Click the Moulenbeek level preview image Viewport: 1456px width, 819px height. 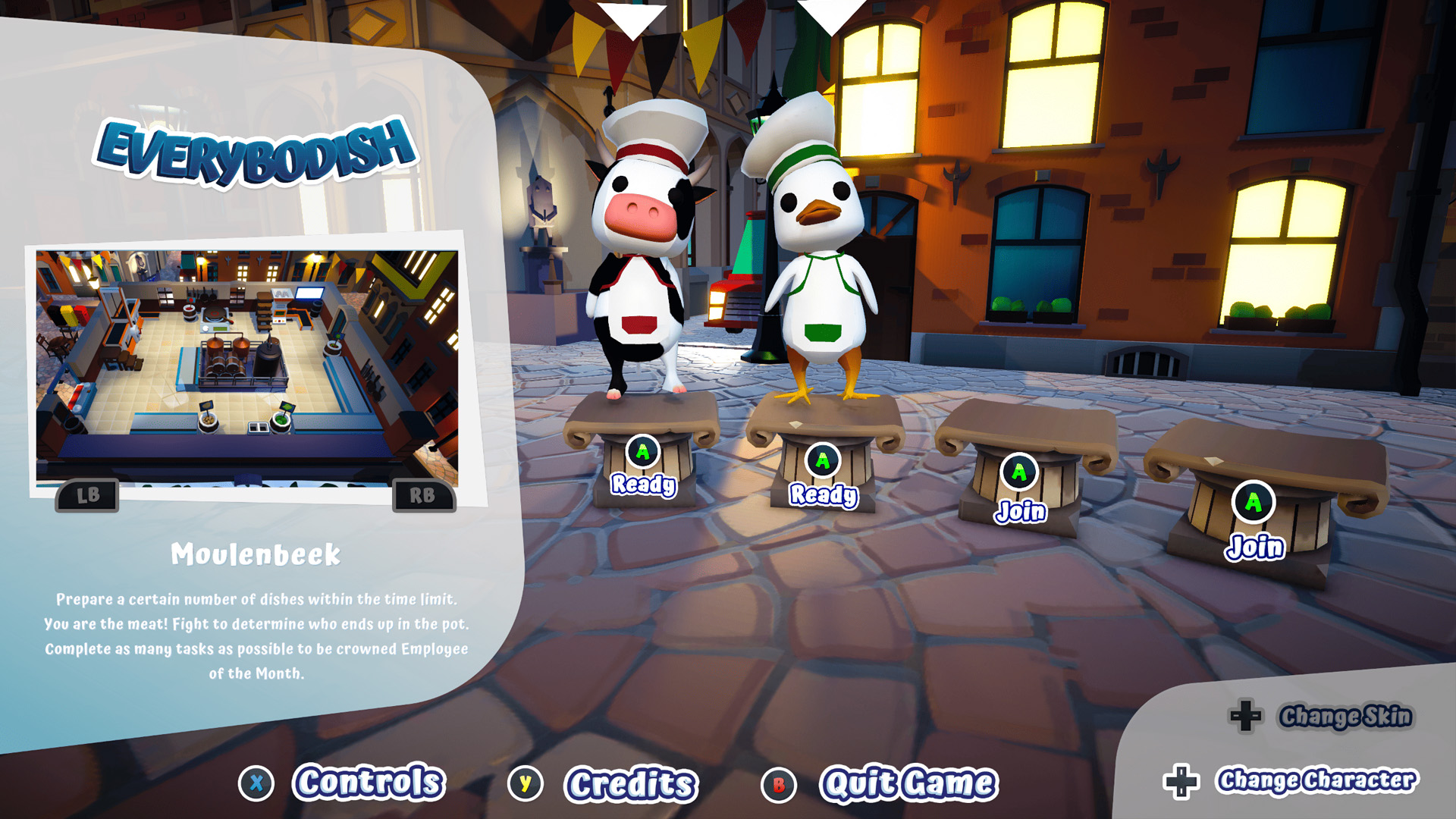247,367
